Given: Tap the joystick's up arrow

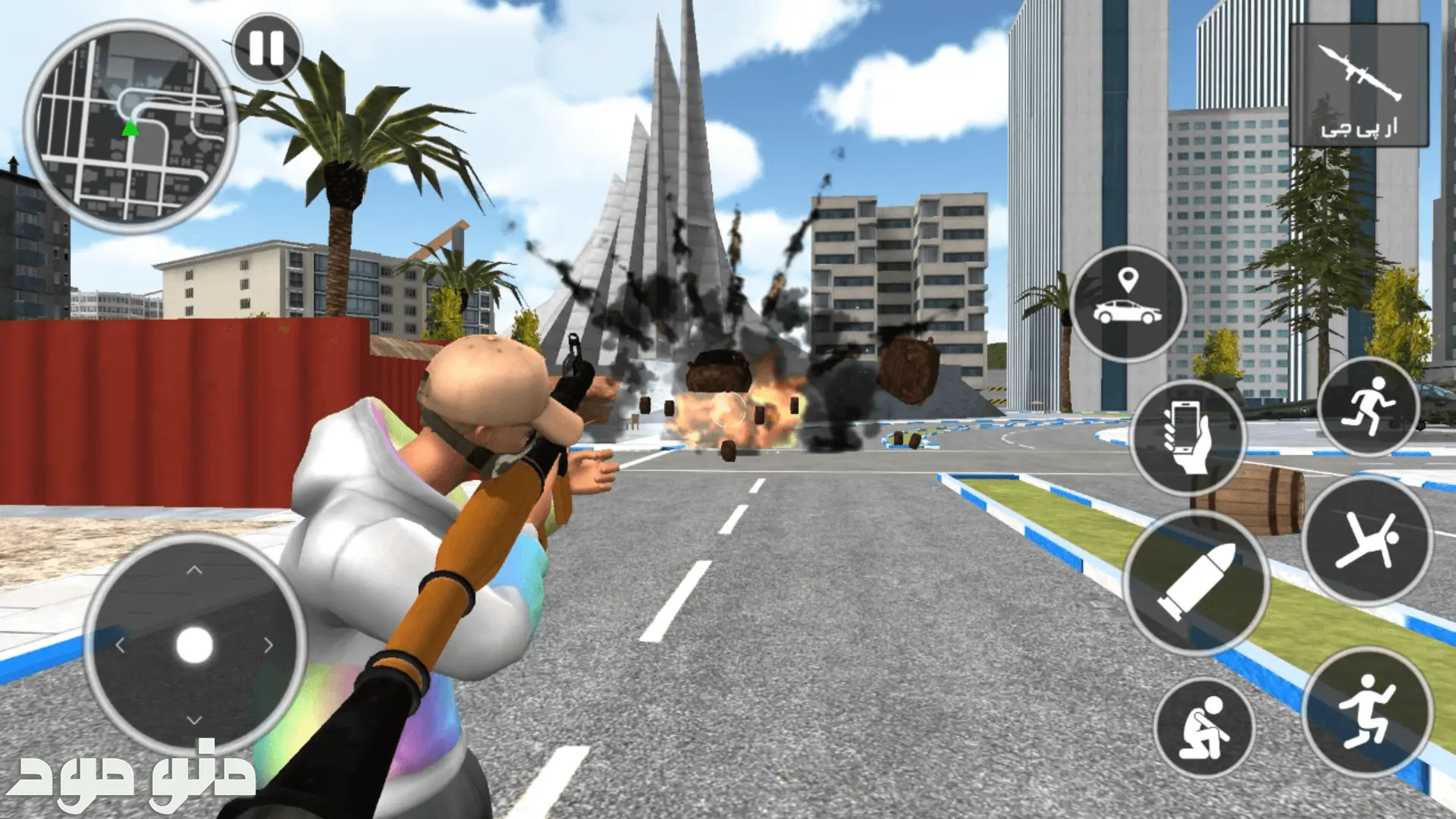Looking at the screenshot, I should pos(195,570).
